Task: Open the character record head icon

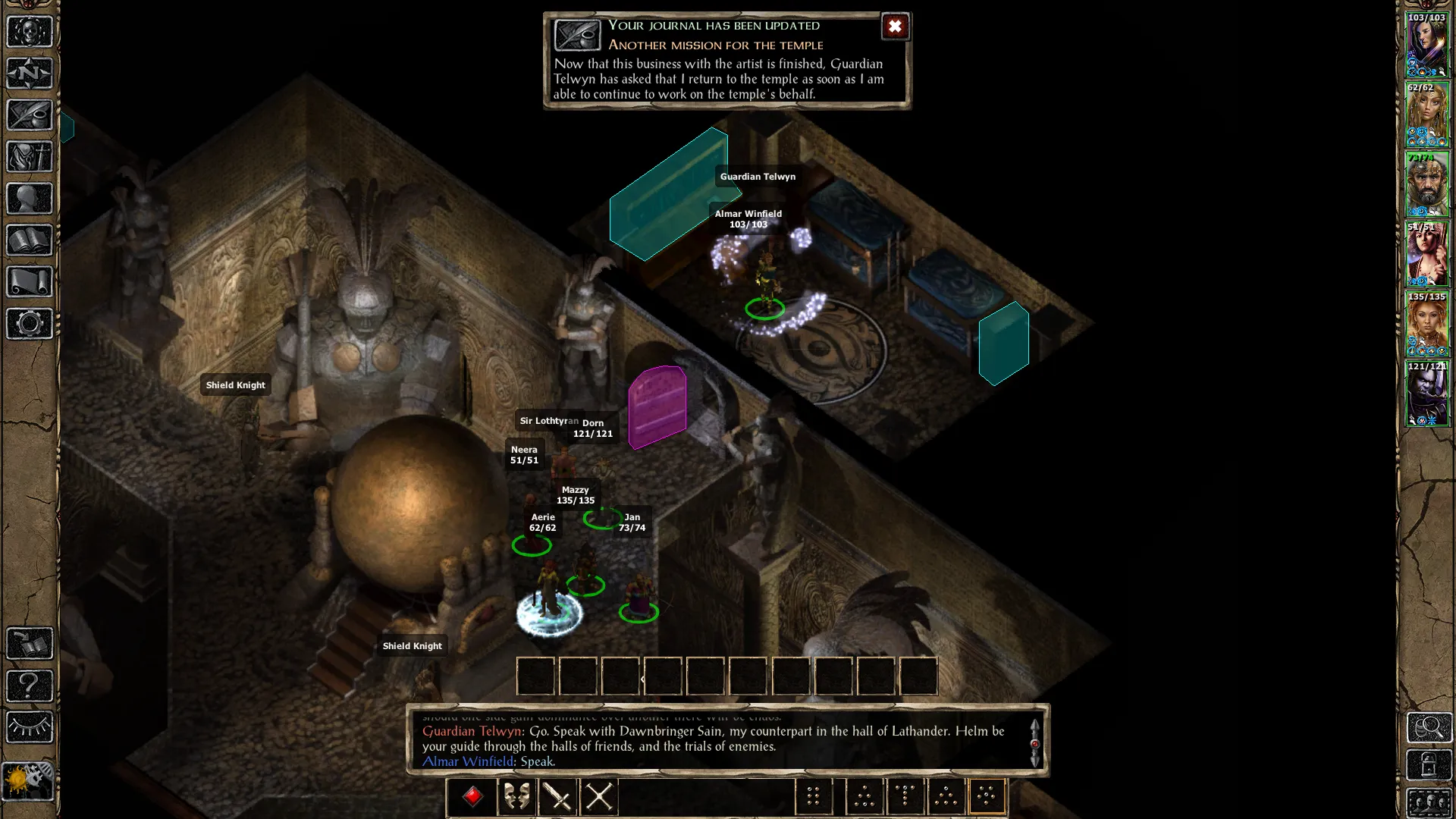Action: click(30, 199)
